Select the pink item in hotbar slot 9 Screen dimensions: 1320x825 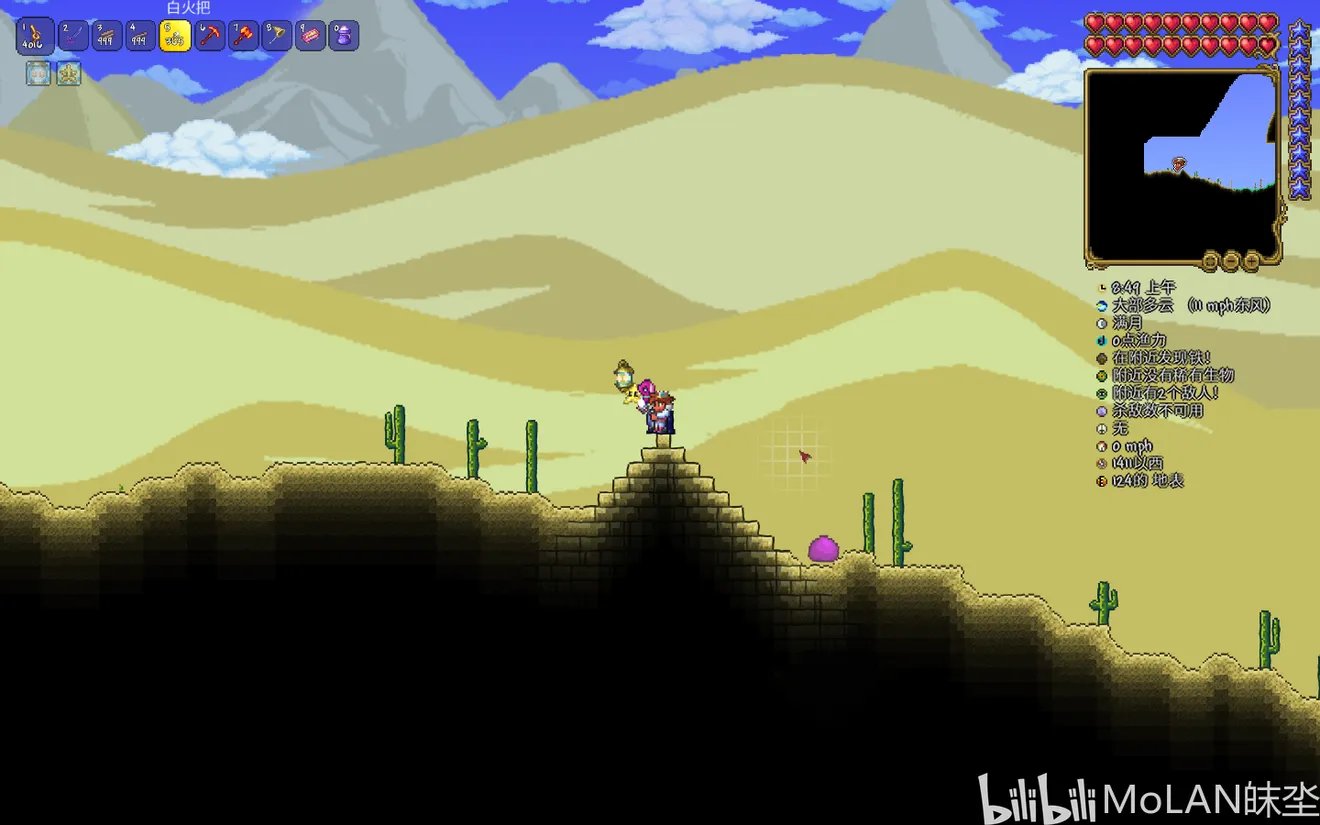(x=311, y=37)
